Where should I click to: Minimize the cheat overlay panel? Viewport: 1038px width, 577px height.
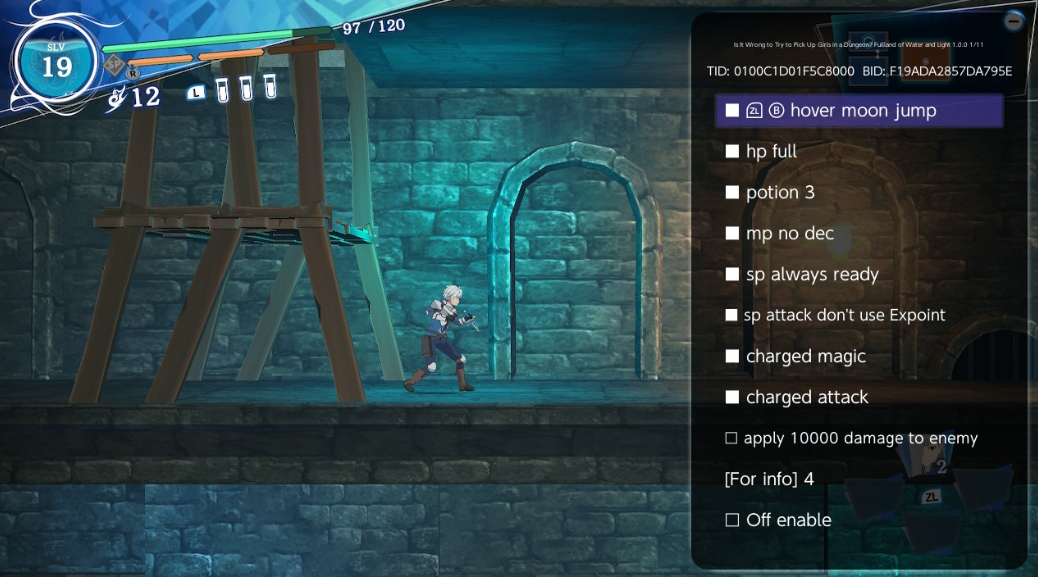pyautogui.click(x=1014, y=20)
